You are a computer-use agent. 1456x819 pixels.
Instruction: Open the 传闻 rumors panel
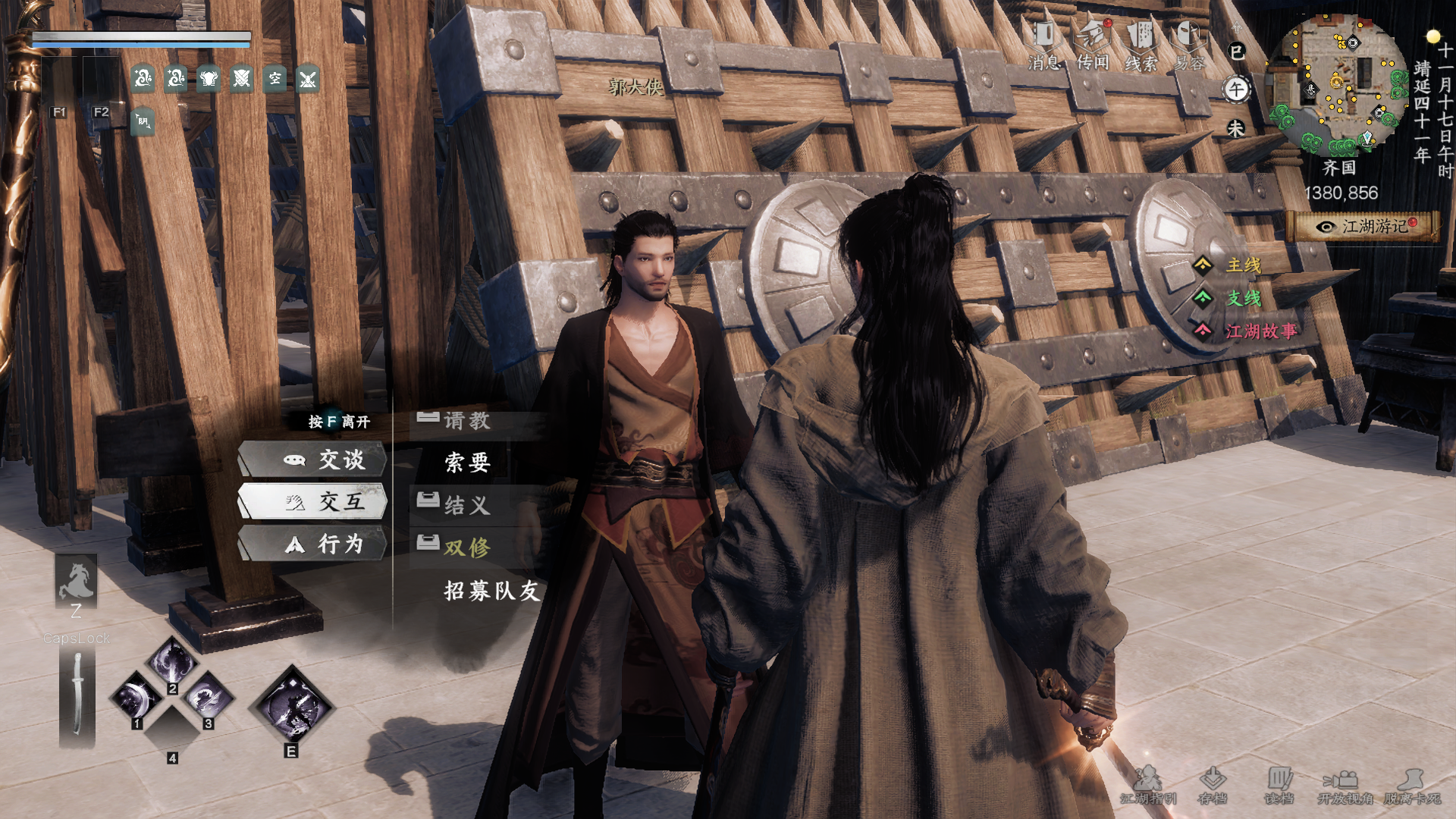(x=1093, y=45)
